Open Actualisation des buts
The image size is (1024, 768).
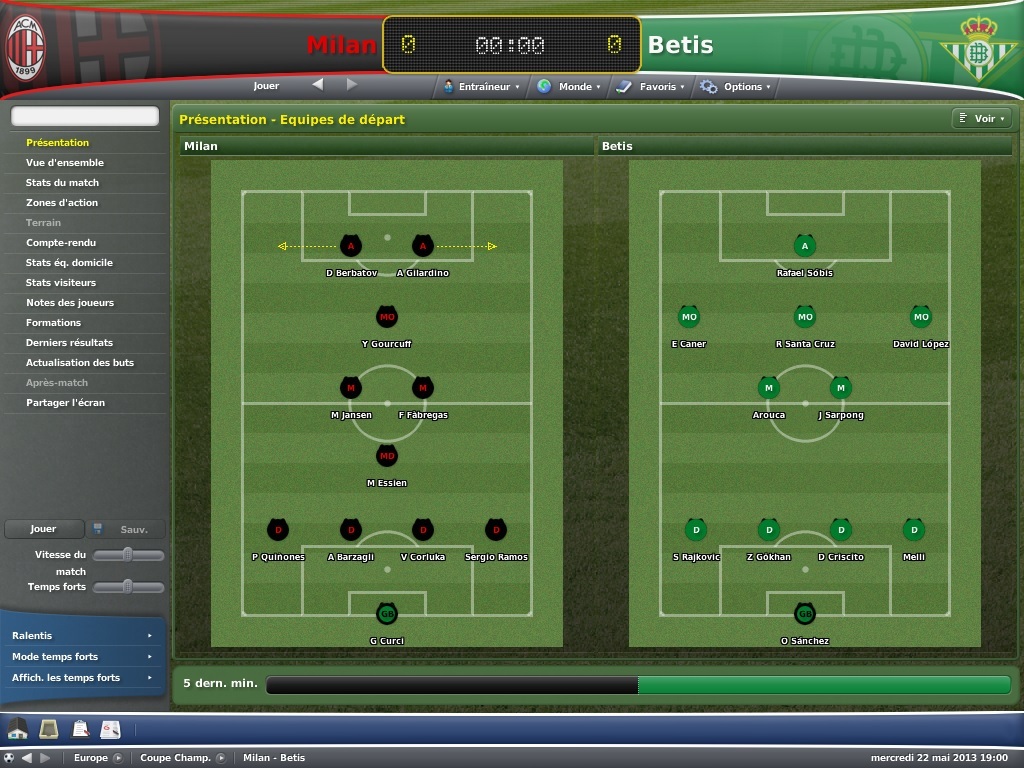click(x=80, y=363)
